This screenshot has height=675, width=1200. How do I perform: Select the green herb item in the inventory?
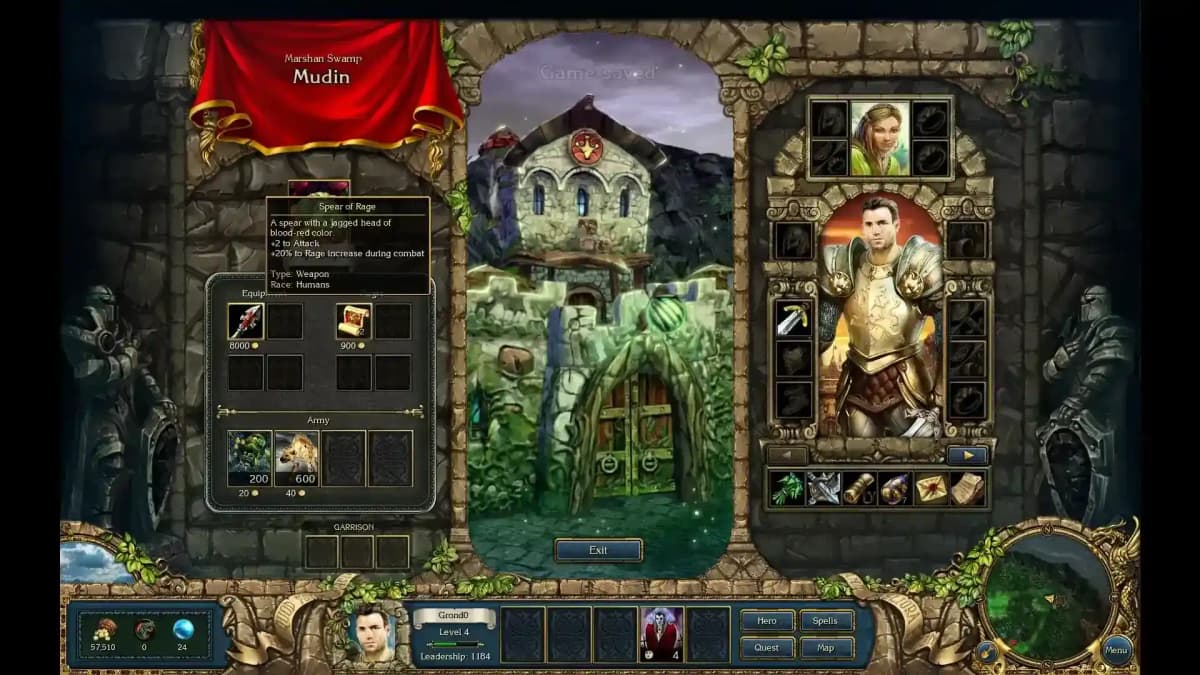[788, 489]
